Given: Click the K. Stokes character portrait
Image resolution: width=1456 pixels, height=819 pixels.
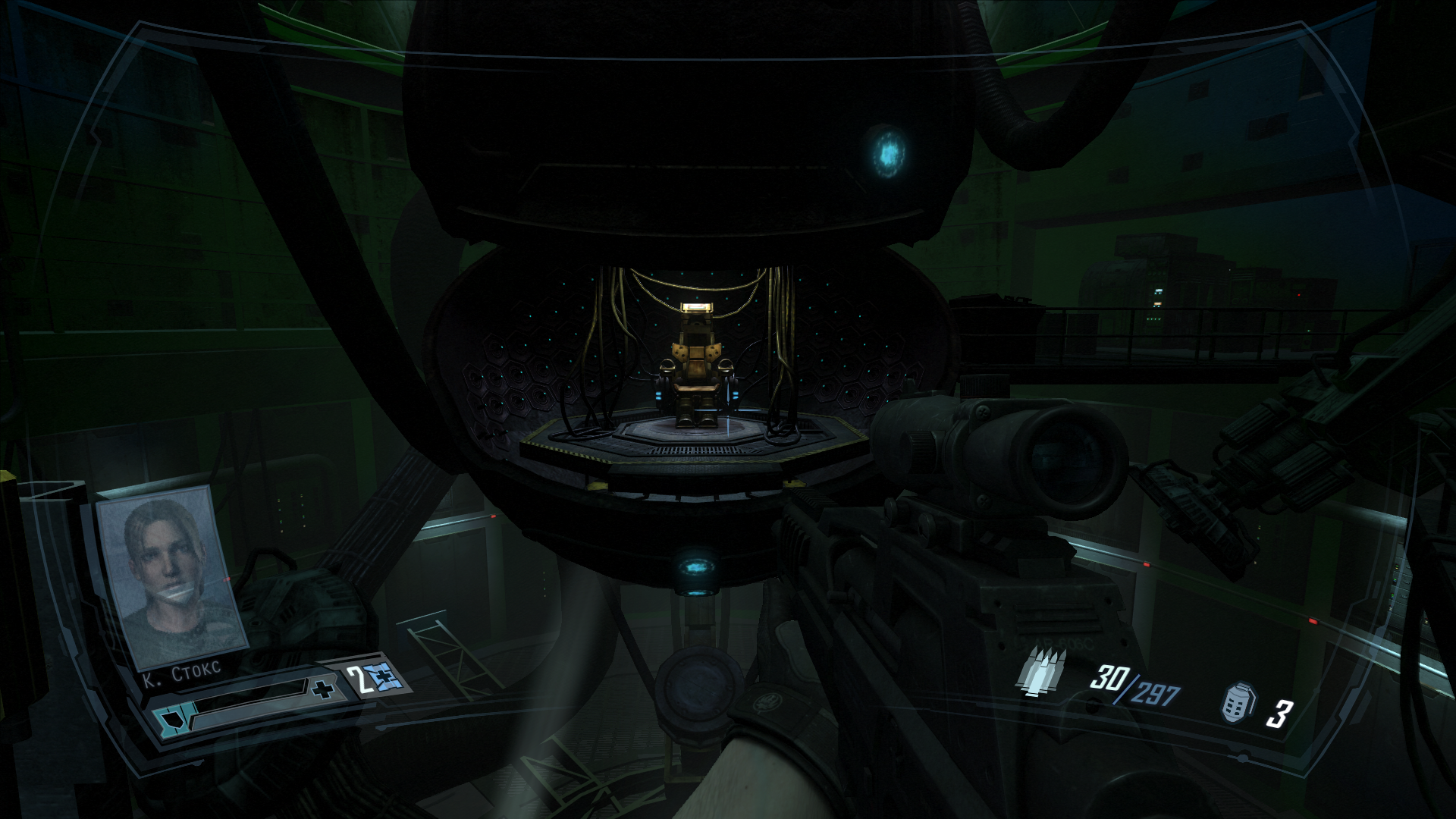Looking at the screenshot, I should point(171,578).
